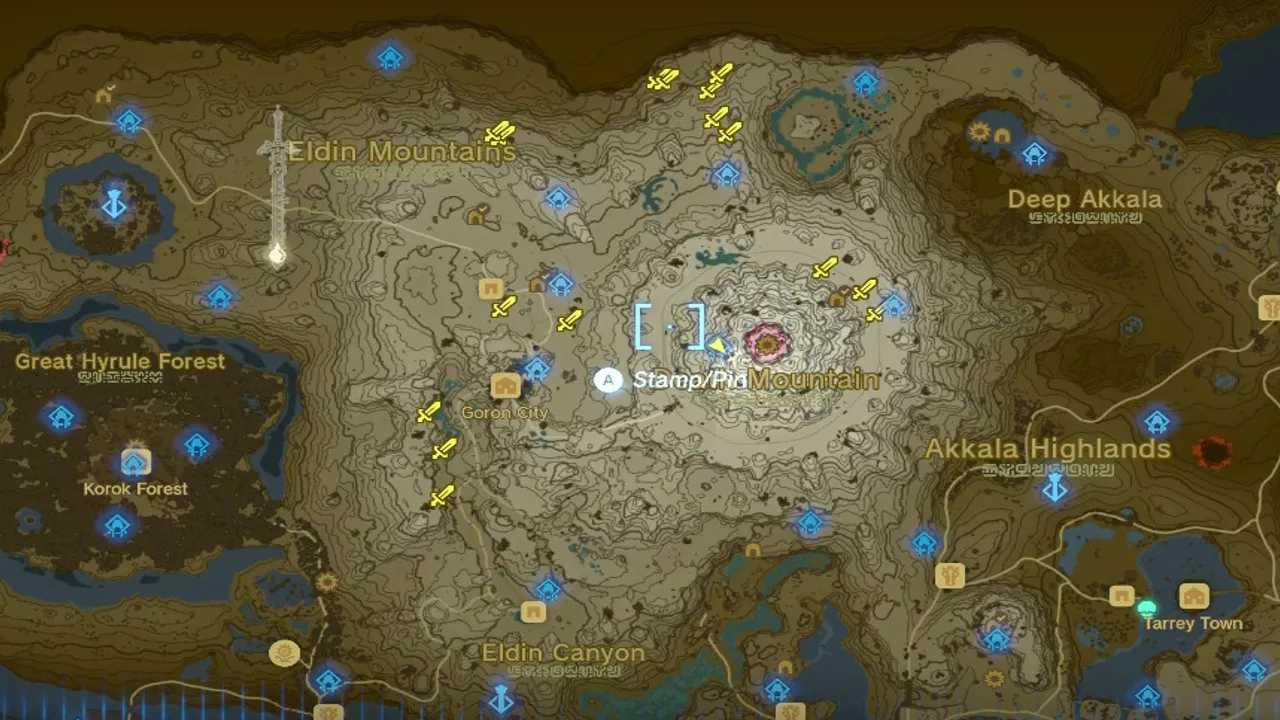This screenshot has width=1280, height=720.
Task: Select the Skyview Tower icon below Eldin Canyon
Action: coord(500,699)
